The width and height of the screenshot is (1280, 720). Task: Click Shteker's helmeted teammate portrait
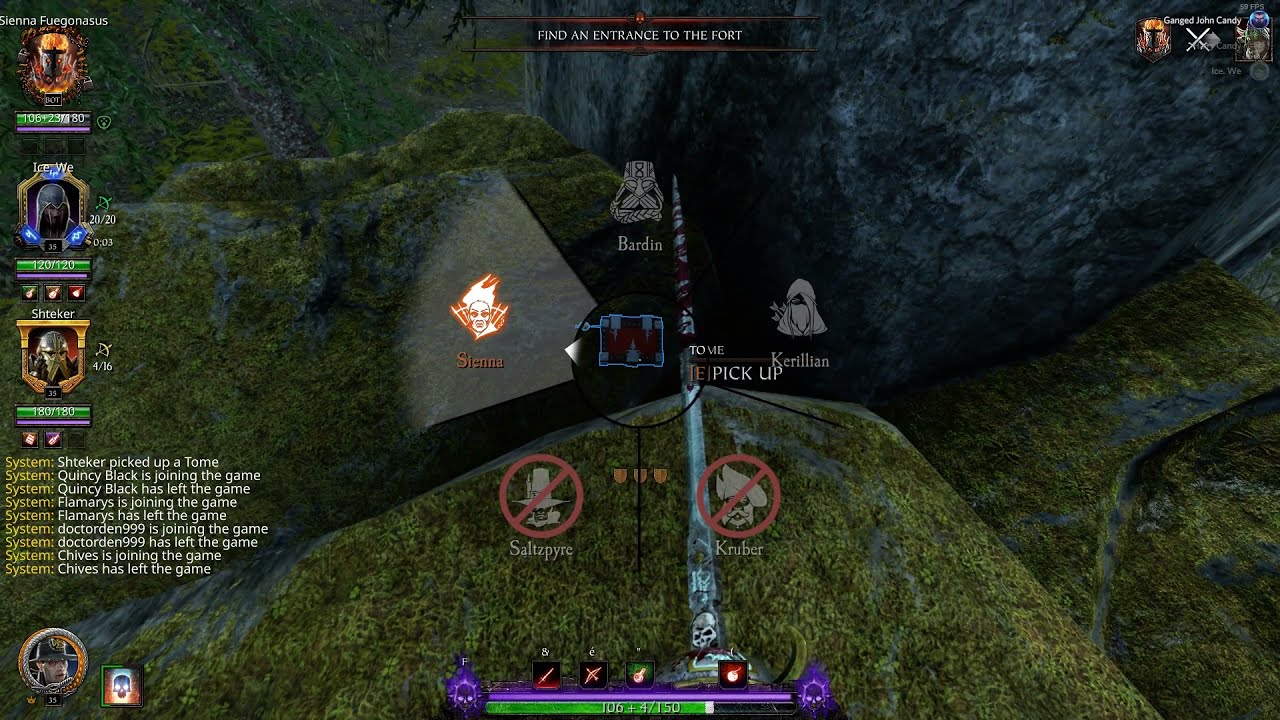coord(52,358)
